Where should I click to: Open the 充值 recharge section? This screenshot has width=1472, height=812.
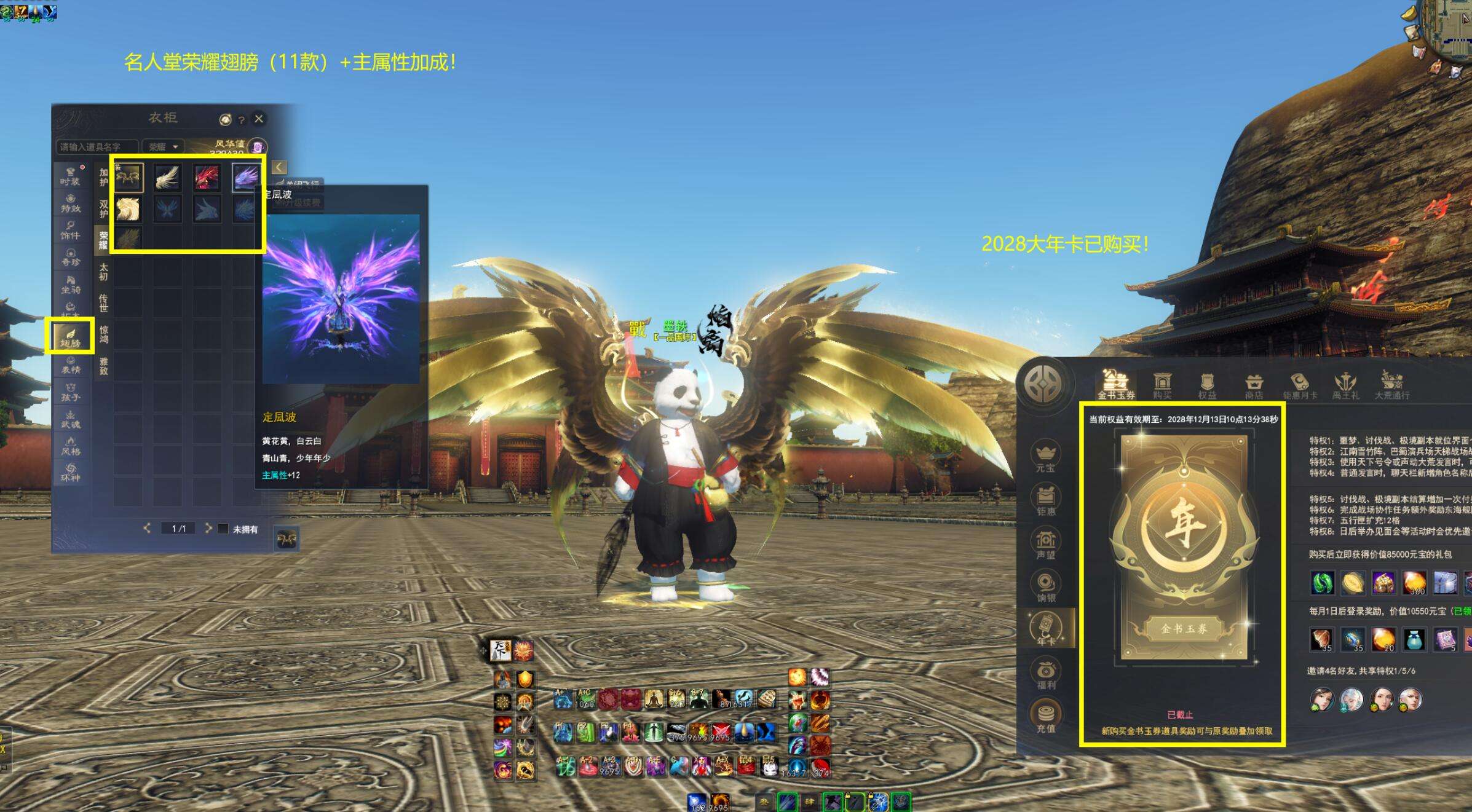[x=1045, y=717]
